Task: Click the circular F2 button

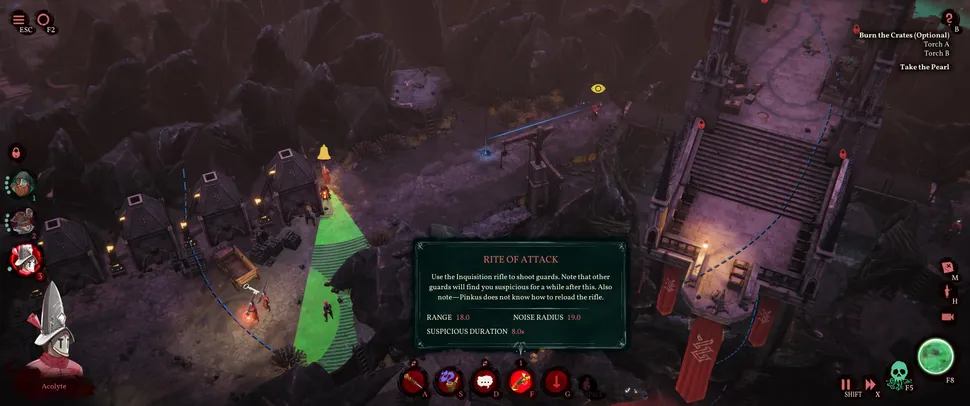Action: point(43,19)
